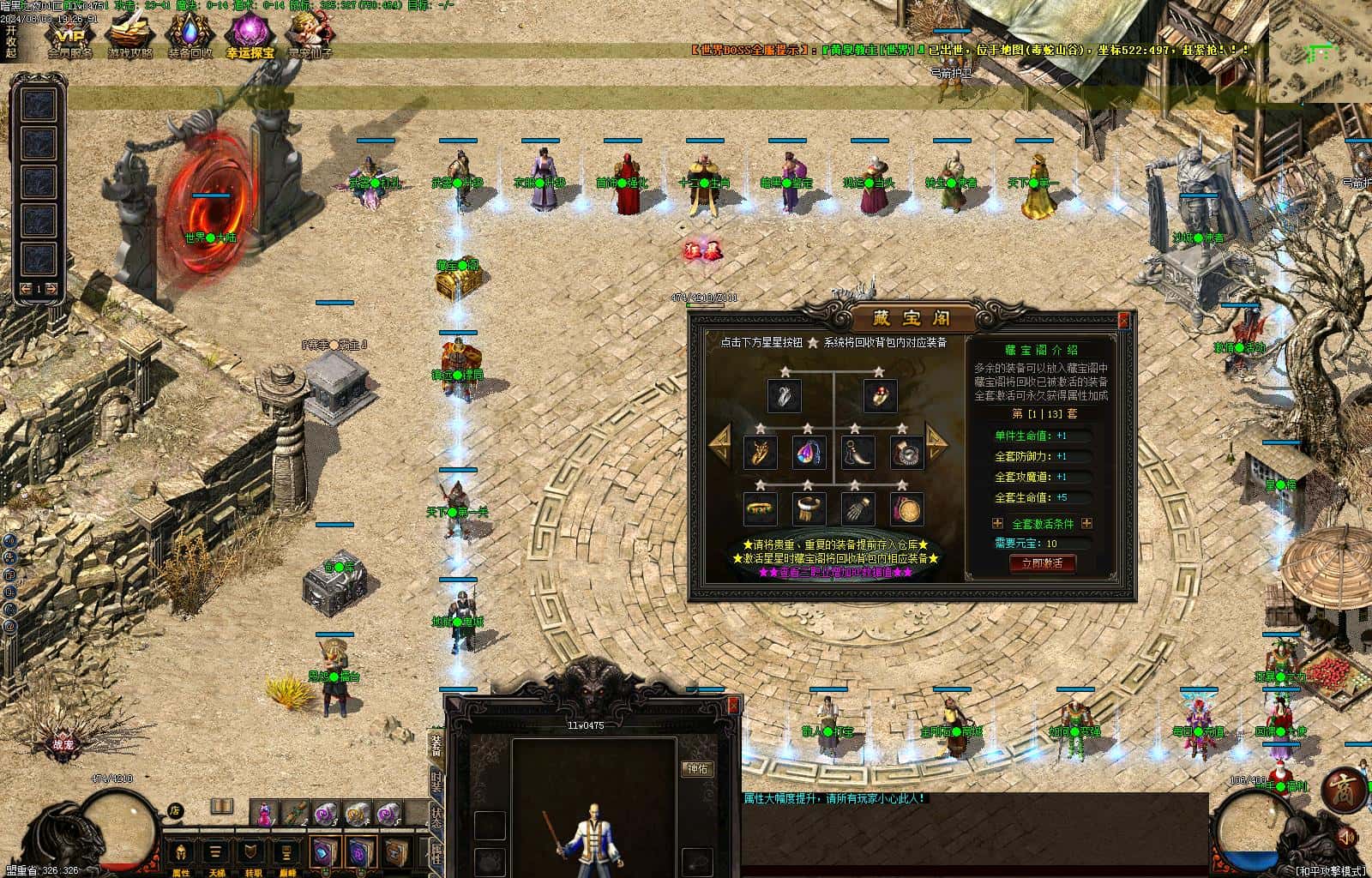Close the 藏宝阁 treasure pavilion window
Viewport: 1372px width, 878px height.
1124,322
